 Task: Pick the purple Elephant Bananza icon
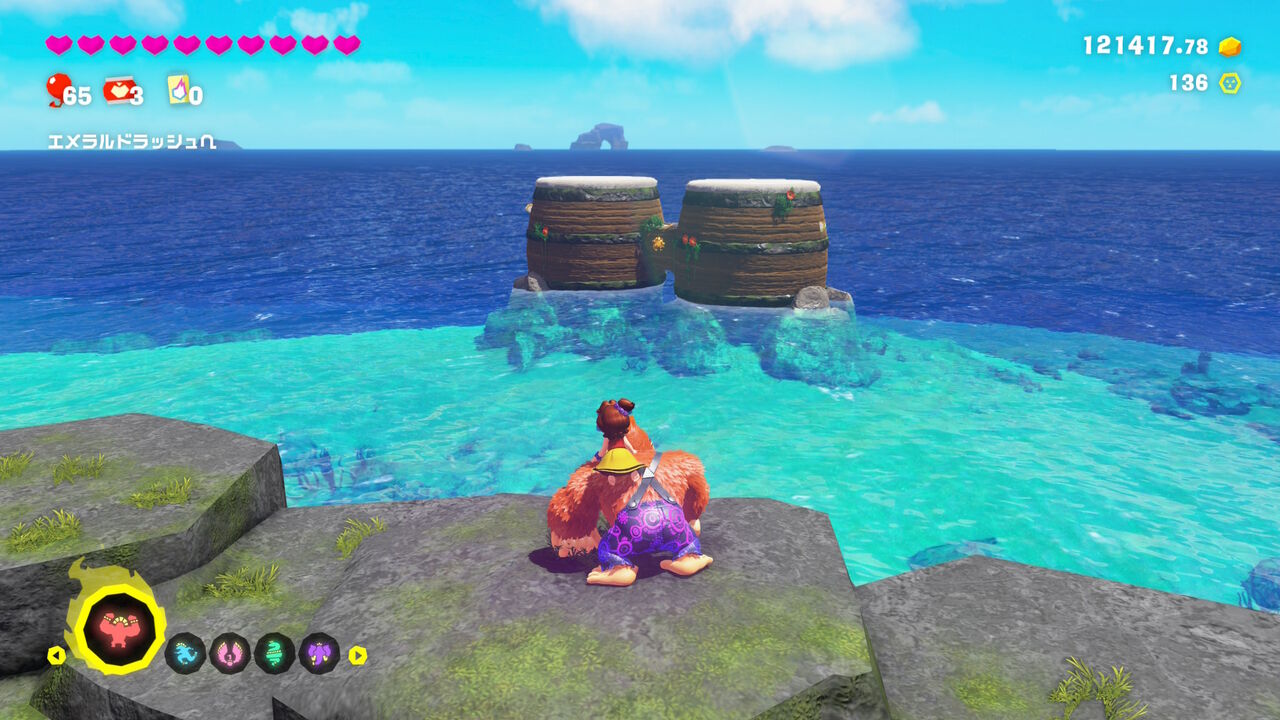coord(319,654)
